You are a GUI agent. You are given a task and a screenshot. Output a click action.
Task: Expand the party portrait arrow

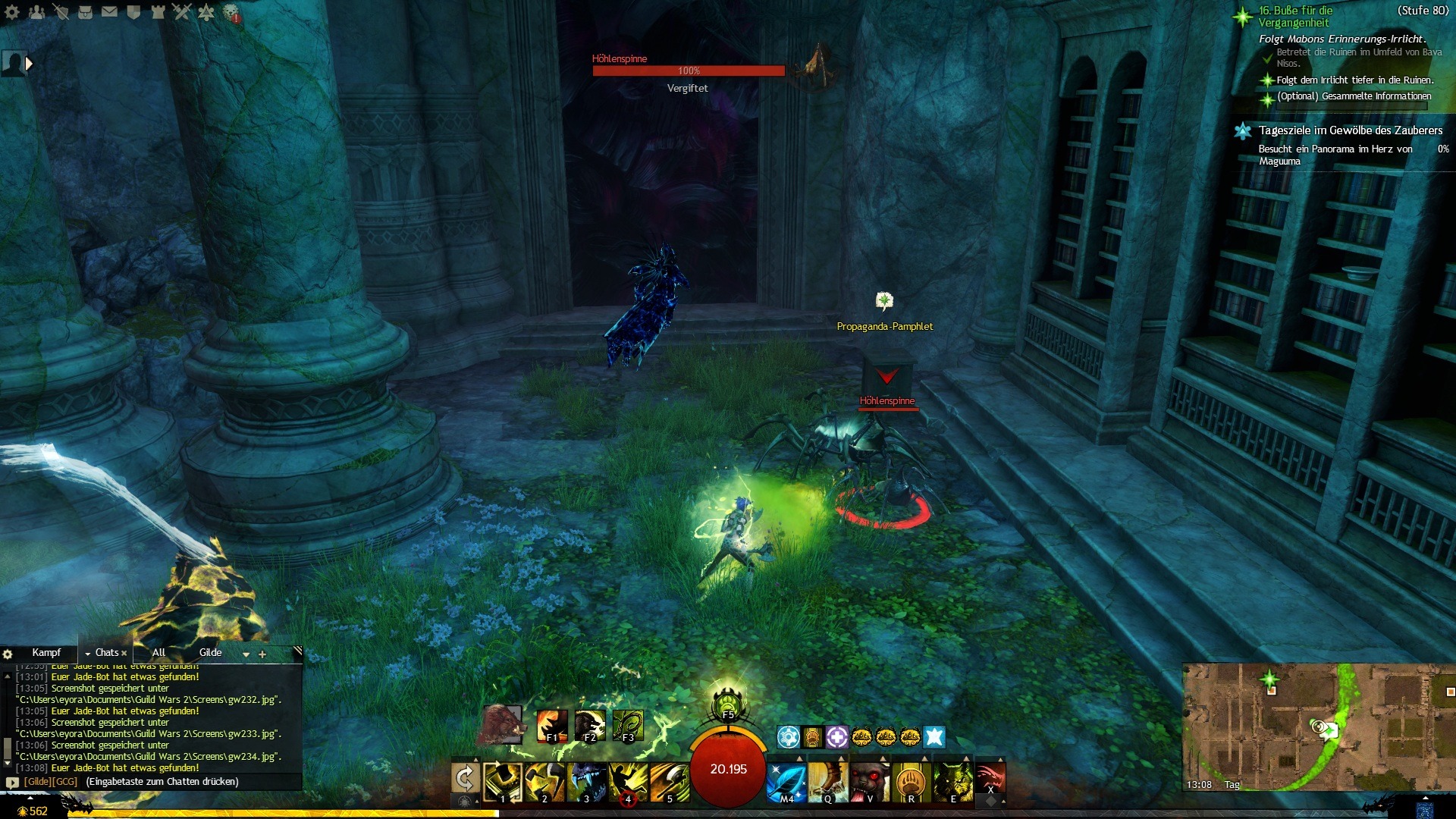pos(29,64)
